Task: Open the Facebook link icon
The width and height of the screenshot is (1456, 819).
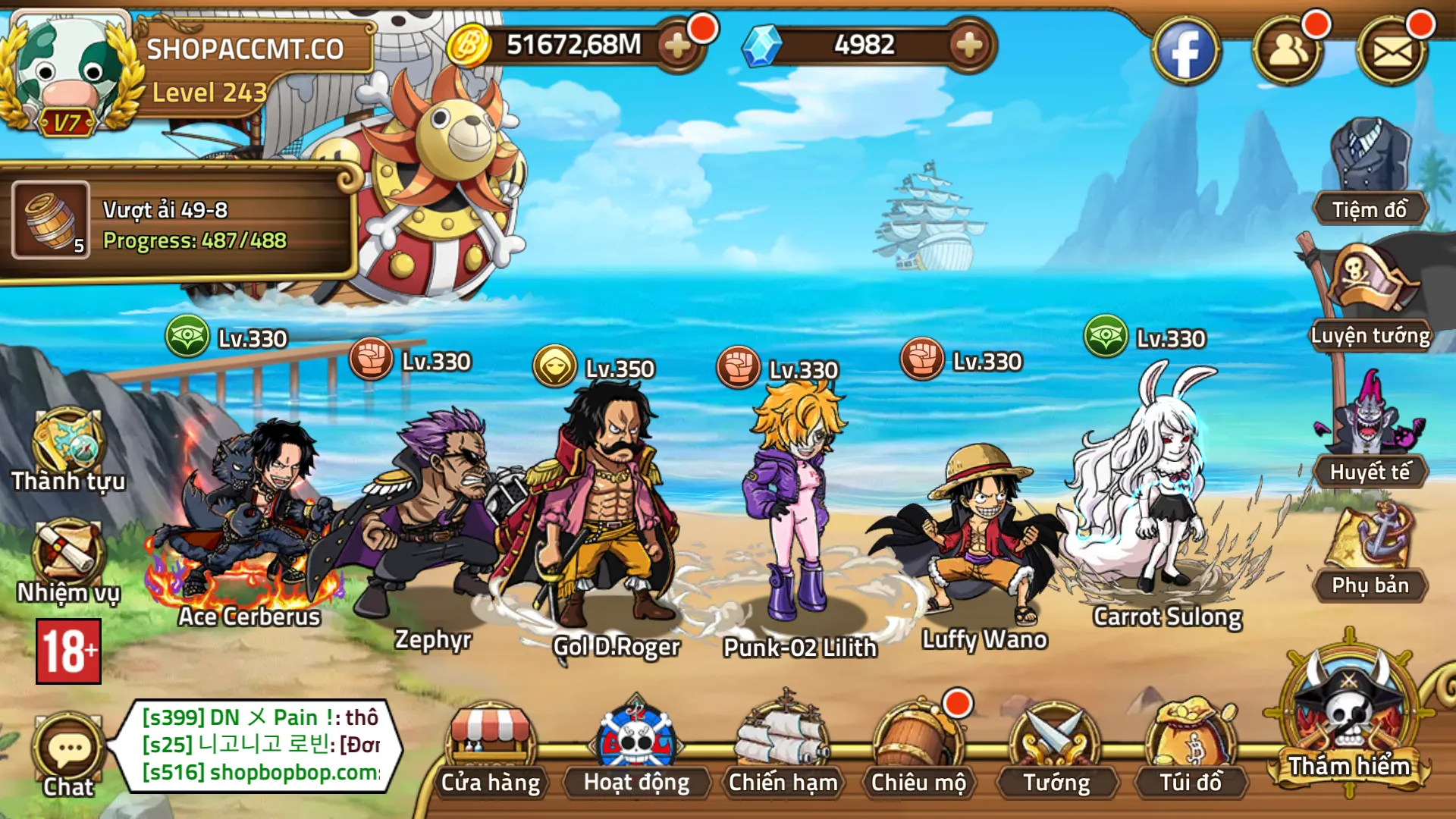Action: tap(1185, 52)
